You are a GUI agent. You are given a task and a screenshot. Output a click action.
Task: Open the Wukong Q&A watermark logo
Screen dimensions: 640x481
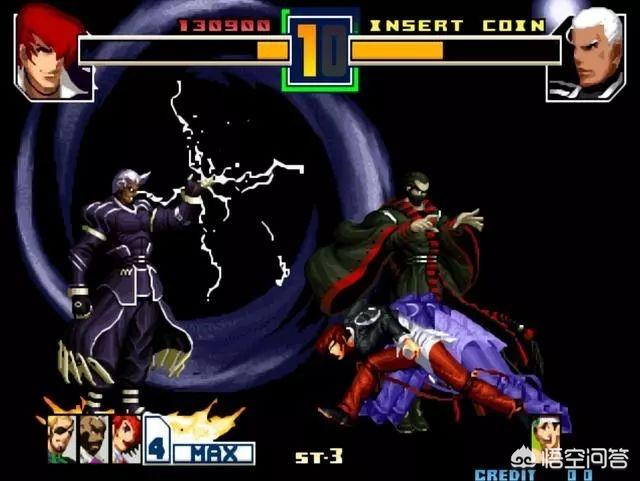(570, 459)
